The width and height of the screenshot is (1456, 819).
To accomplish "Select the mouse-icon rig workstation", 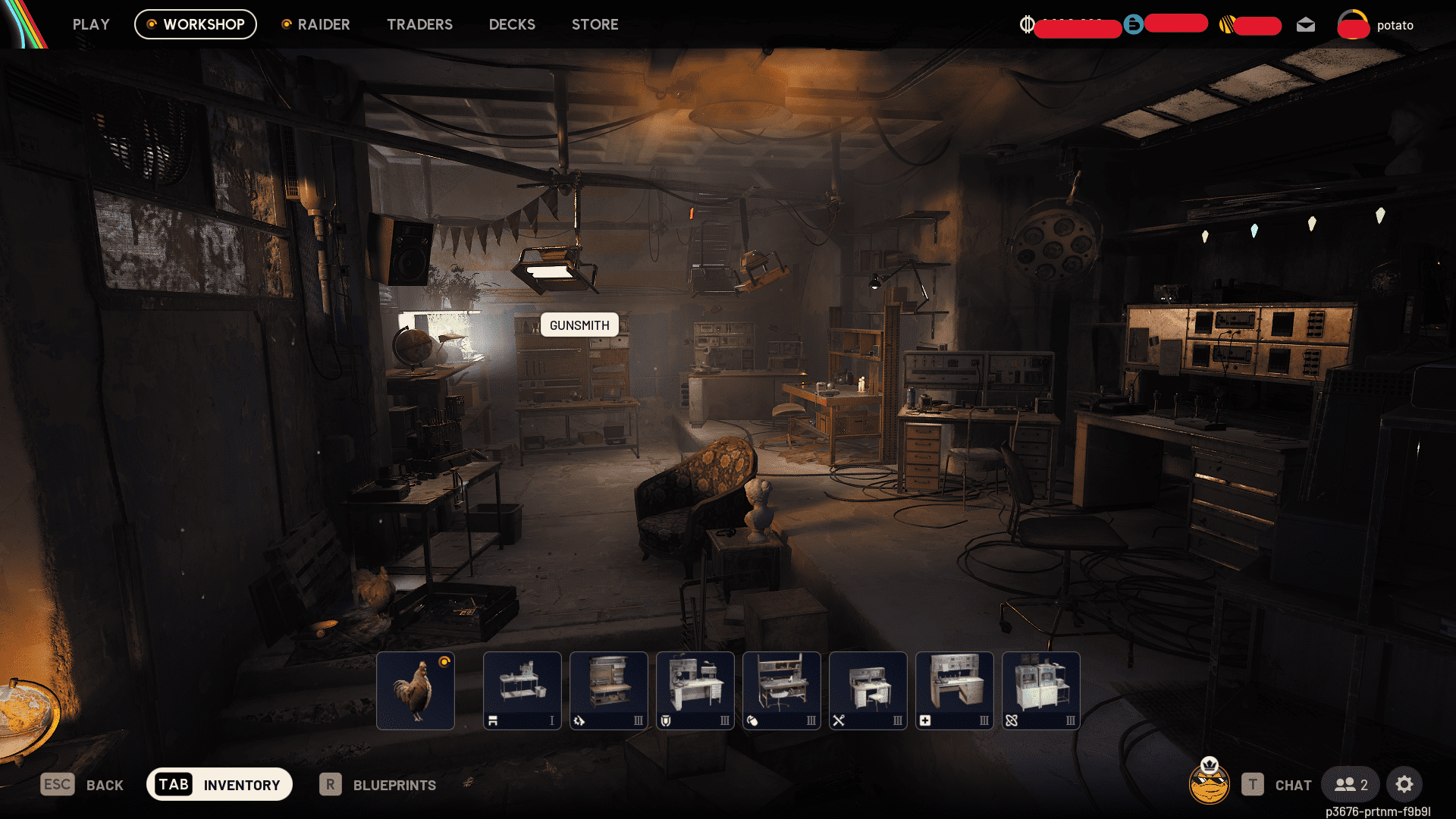I will [781, 690].
